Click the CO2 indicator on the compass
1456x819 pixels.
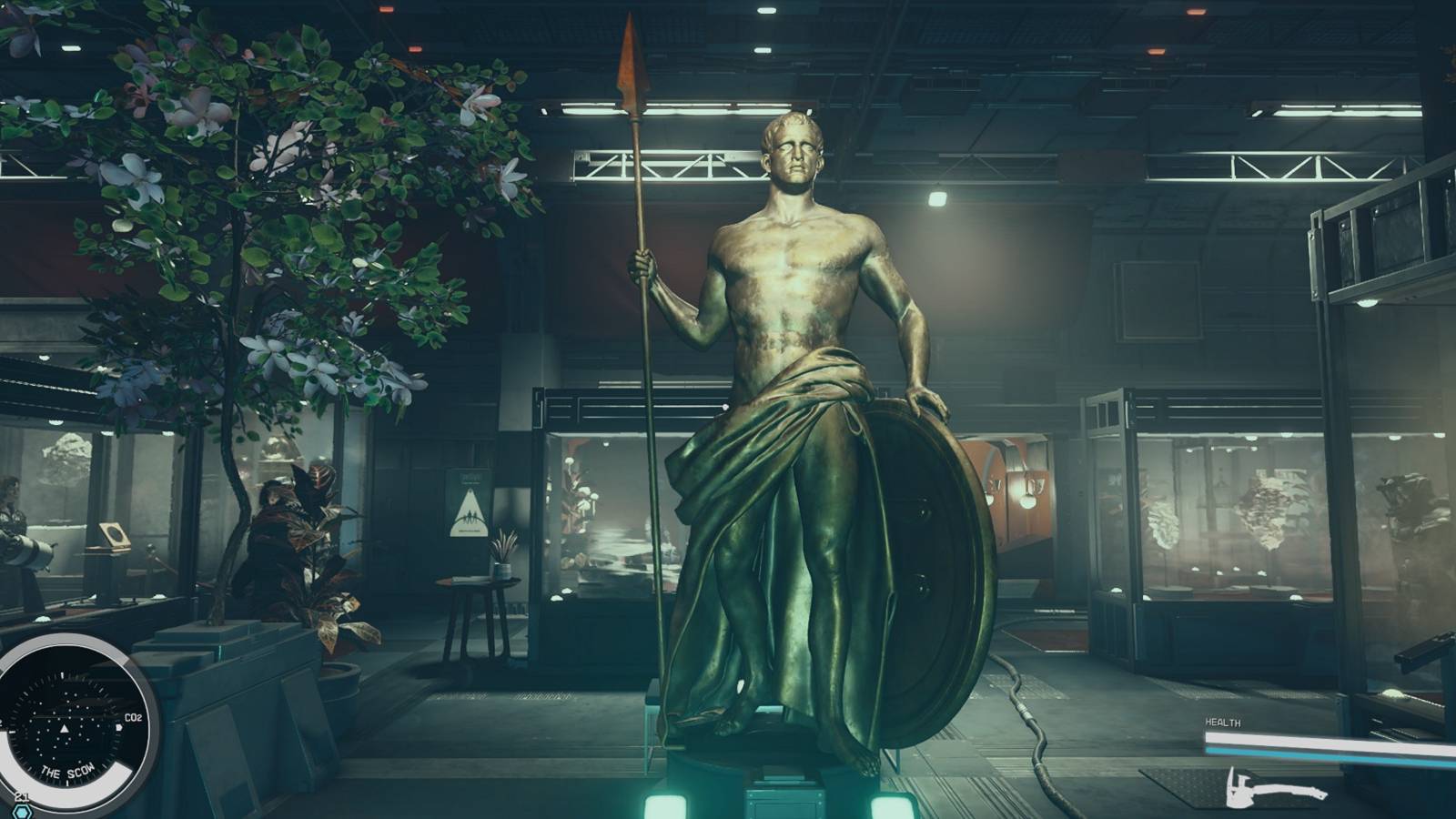pos(132,716)
